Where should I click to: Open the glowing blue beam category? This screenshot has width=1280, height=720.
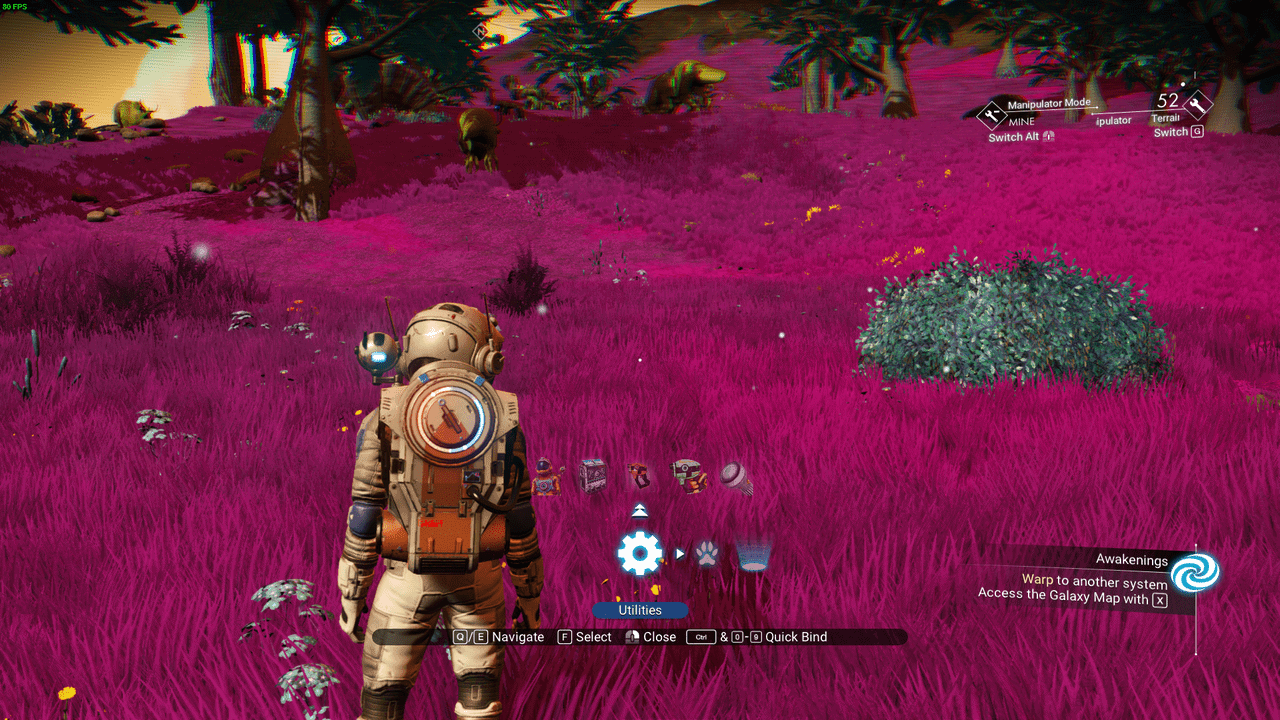[x=751, y=553]
